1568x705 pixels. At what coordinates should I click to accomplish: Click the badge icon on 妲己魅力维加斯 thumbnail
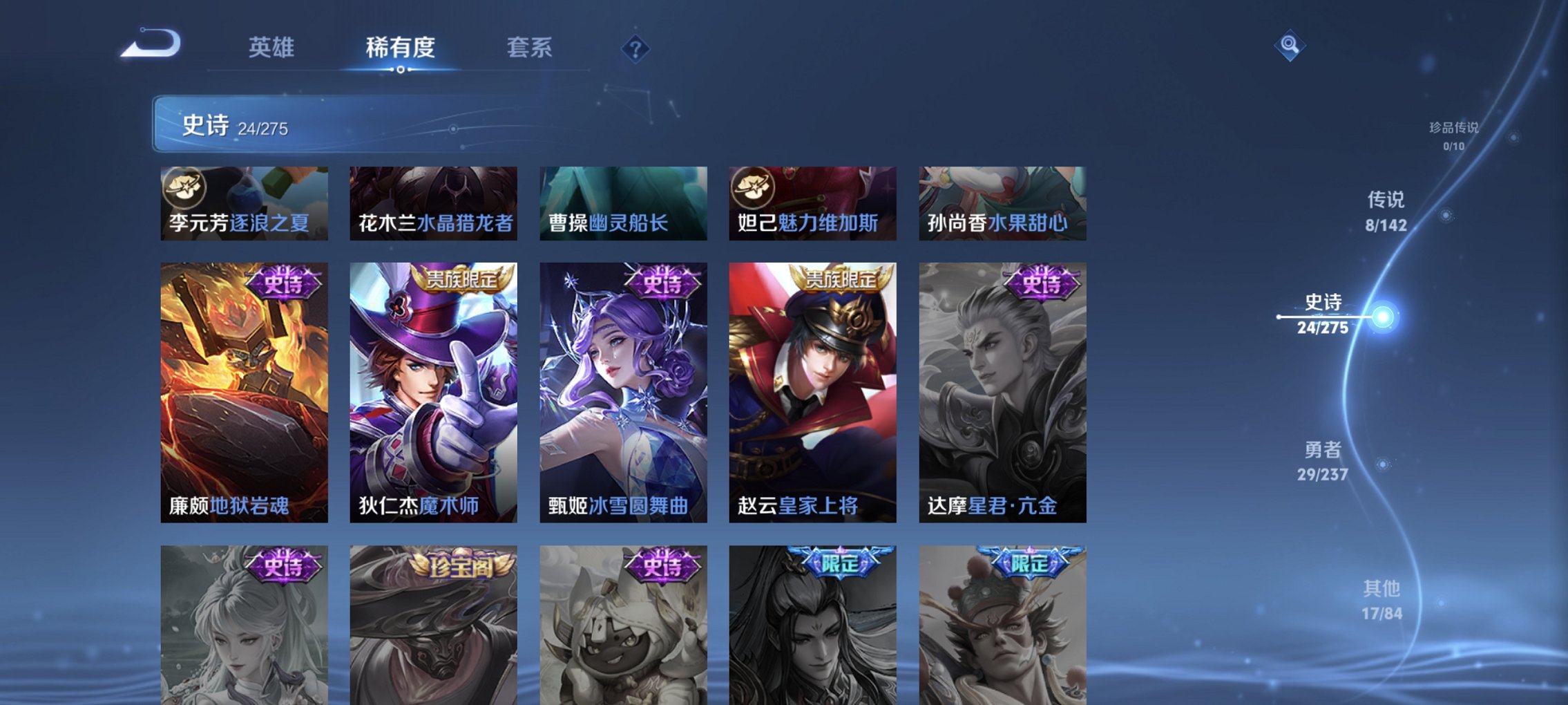coord(752,187)
